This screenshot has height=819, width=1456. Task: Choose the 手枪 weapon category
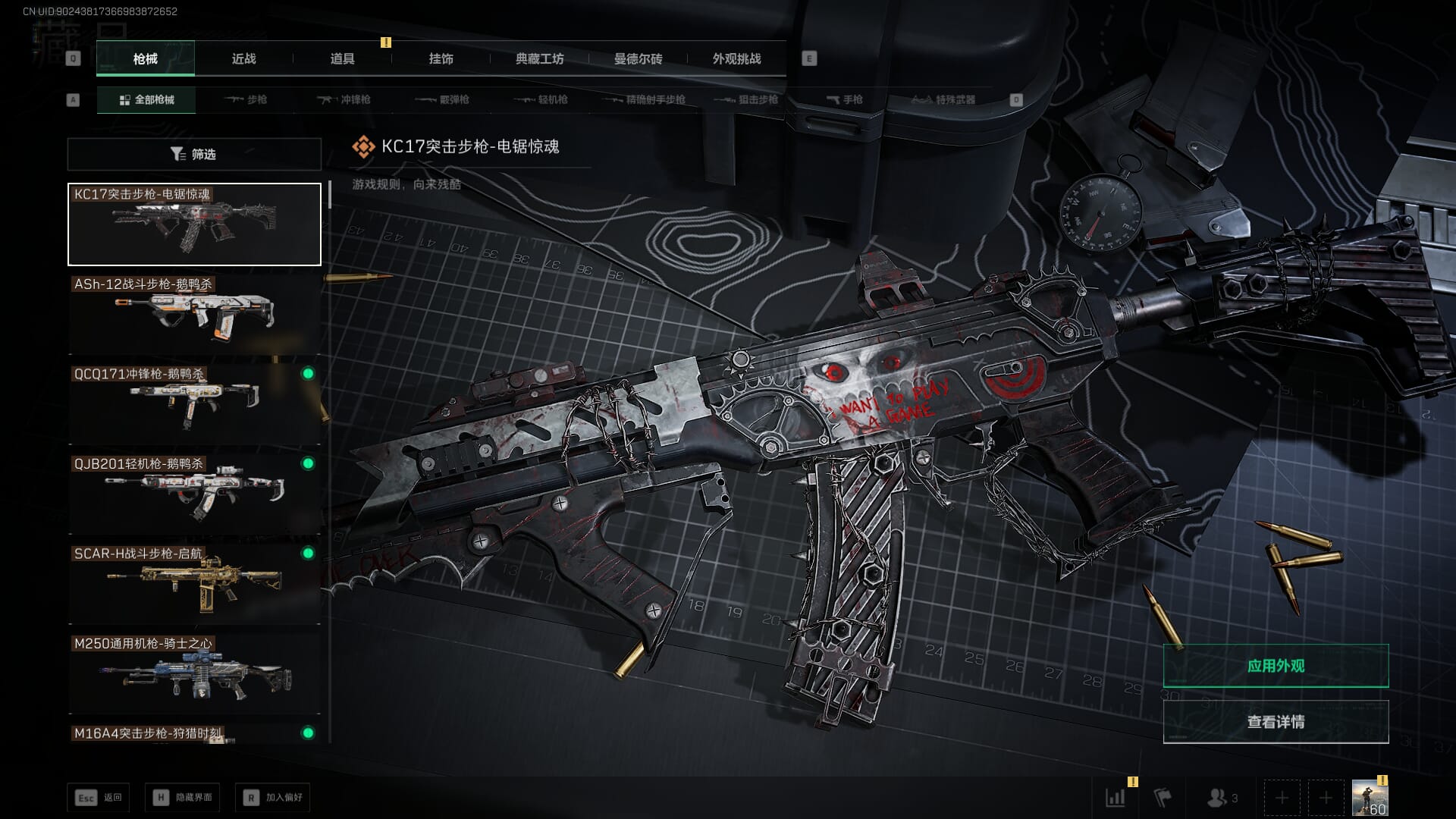(x=844, y=99)
